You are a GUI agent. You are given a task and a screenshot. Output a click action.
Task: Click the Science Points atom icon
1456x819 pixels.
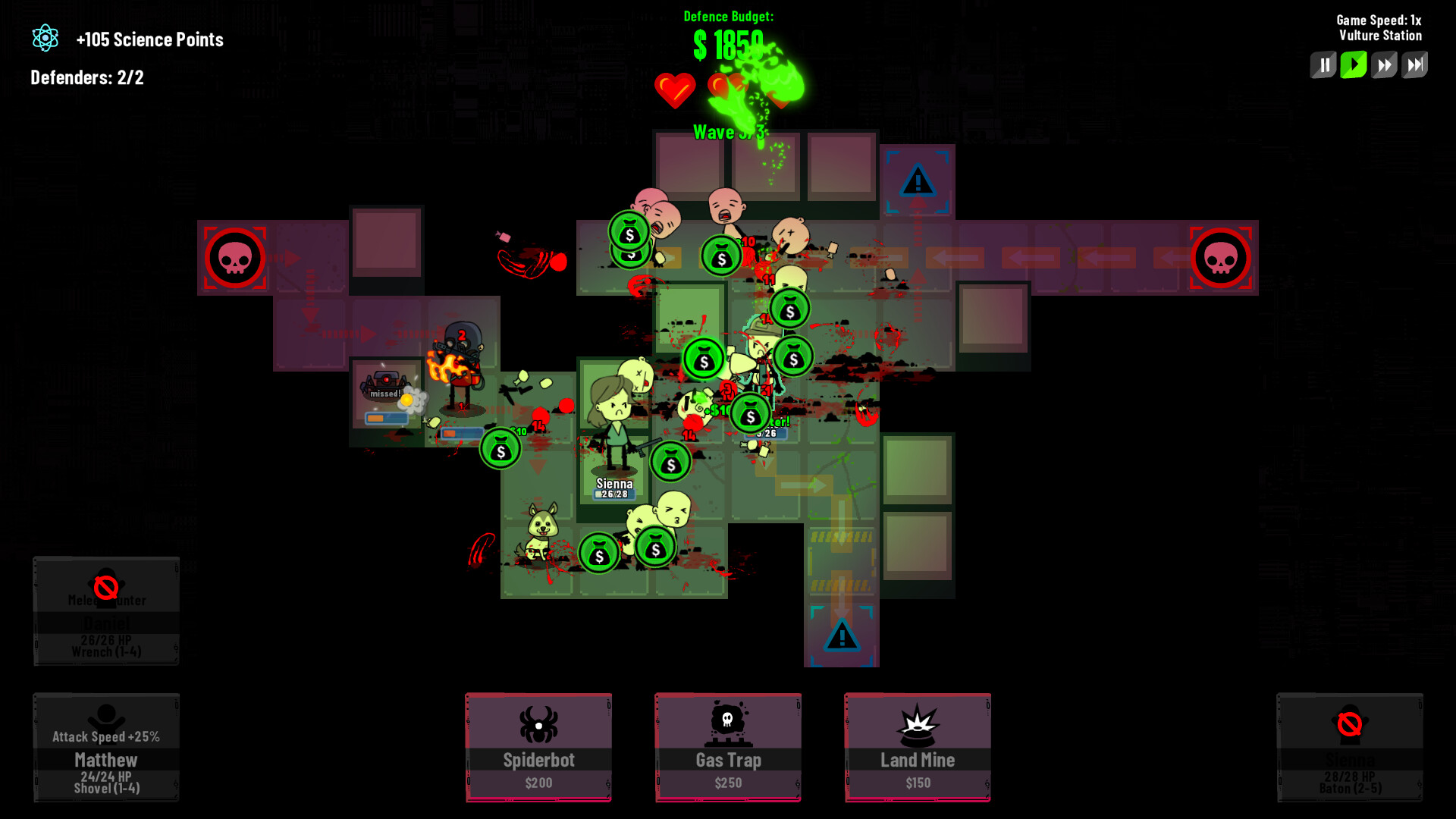point(45,38)
